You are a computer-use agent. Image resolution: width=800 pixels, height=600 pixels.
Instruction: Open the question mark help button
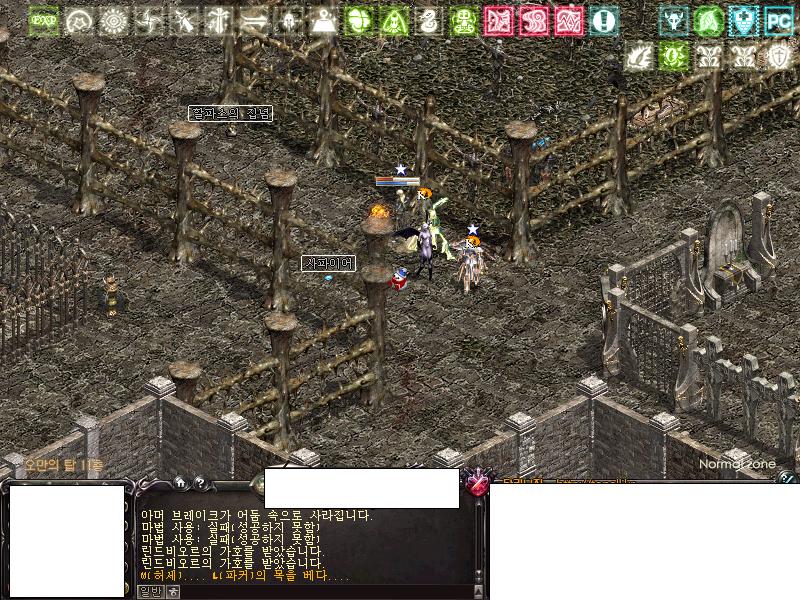[x=200, y=482]
